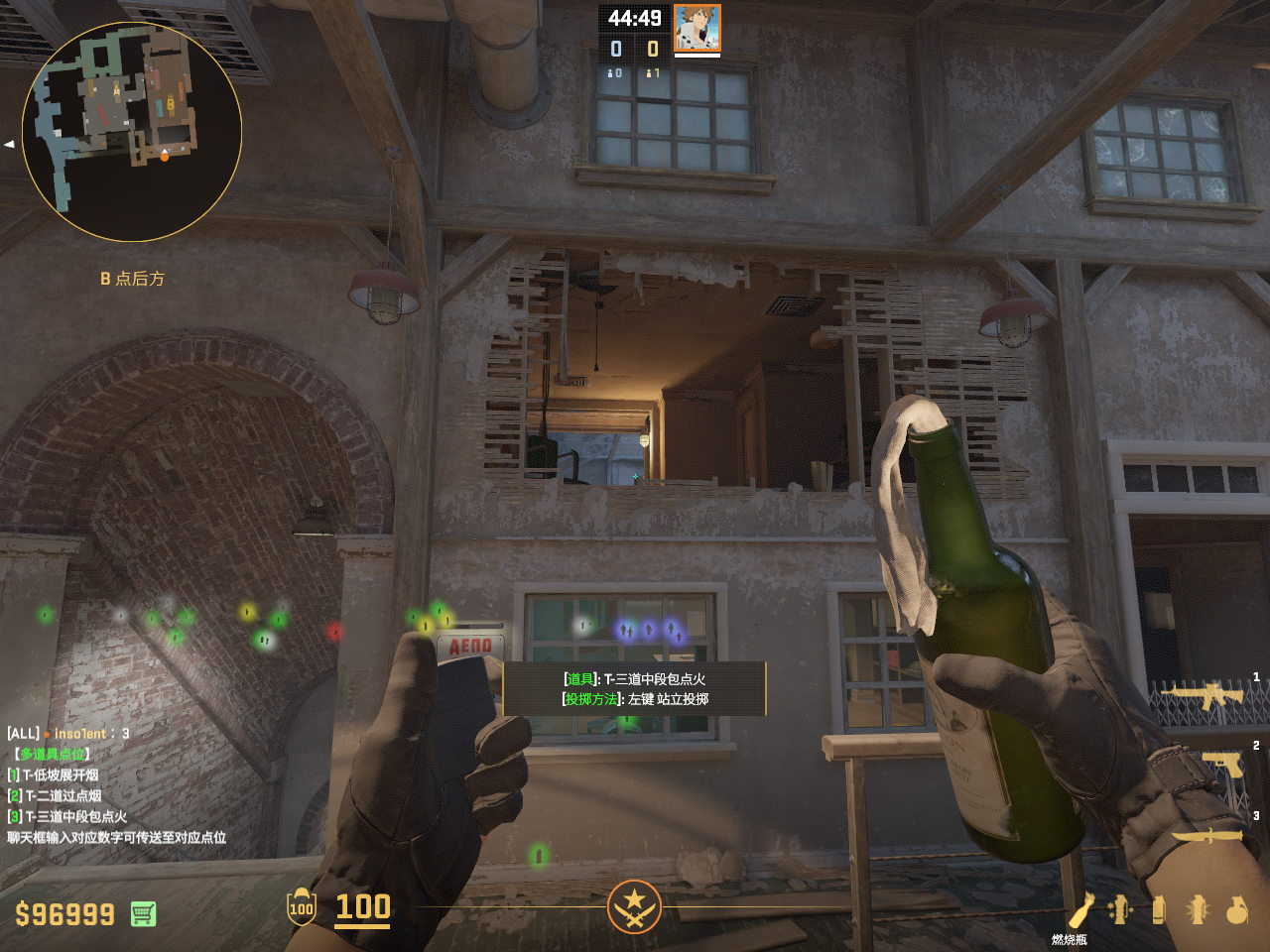Select the HE grenade icon

pos(1236,909)
